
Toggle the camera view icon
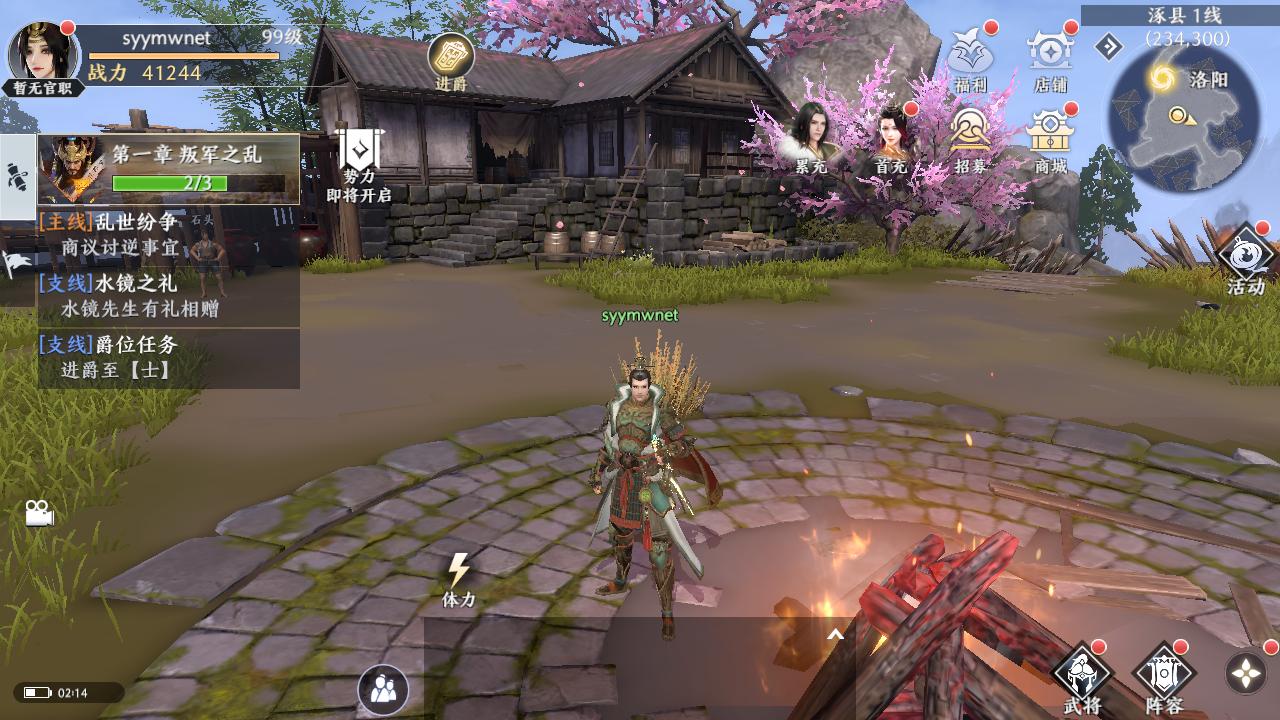coord(40,513)
